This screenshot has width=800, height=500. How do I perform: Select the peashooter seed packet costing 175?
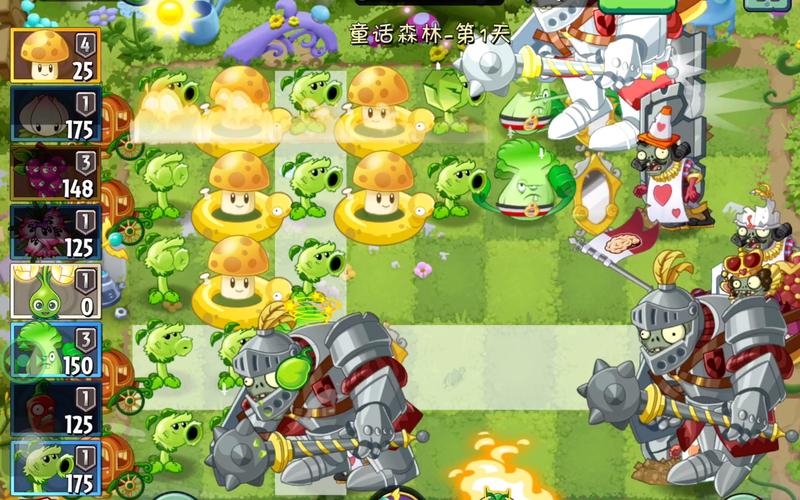pos(56,466)
